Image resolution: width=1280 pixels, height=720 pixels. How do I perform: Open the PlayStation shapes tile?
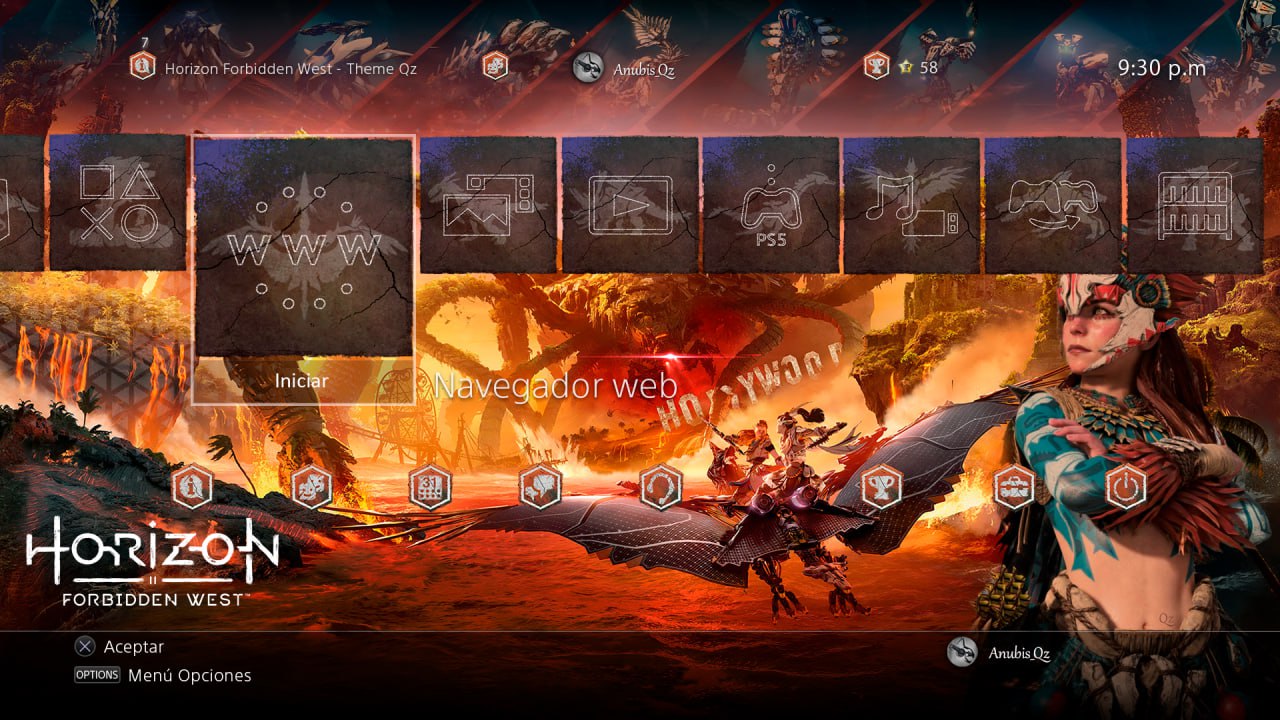click(x=118, y=203)
